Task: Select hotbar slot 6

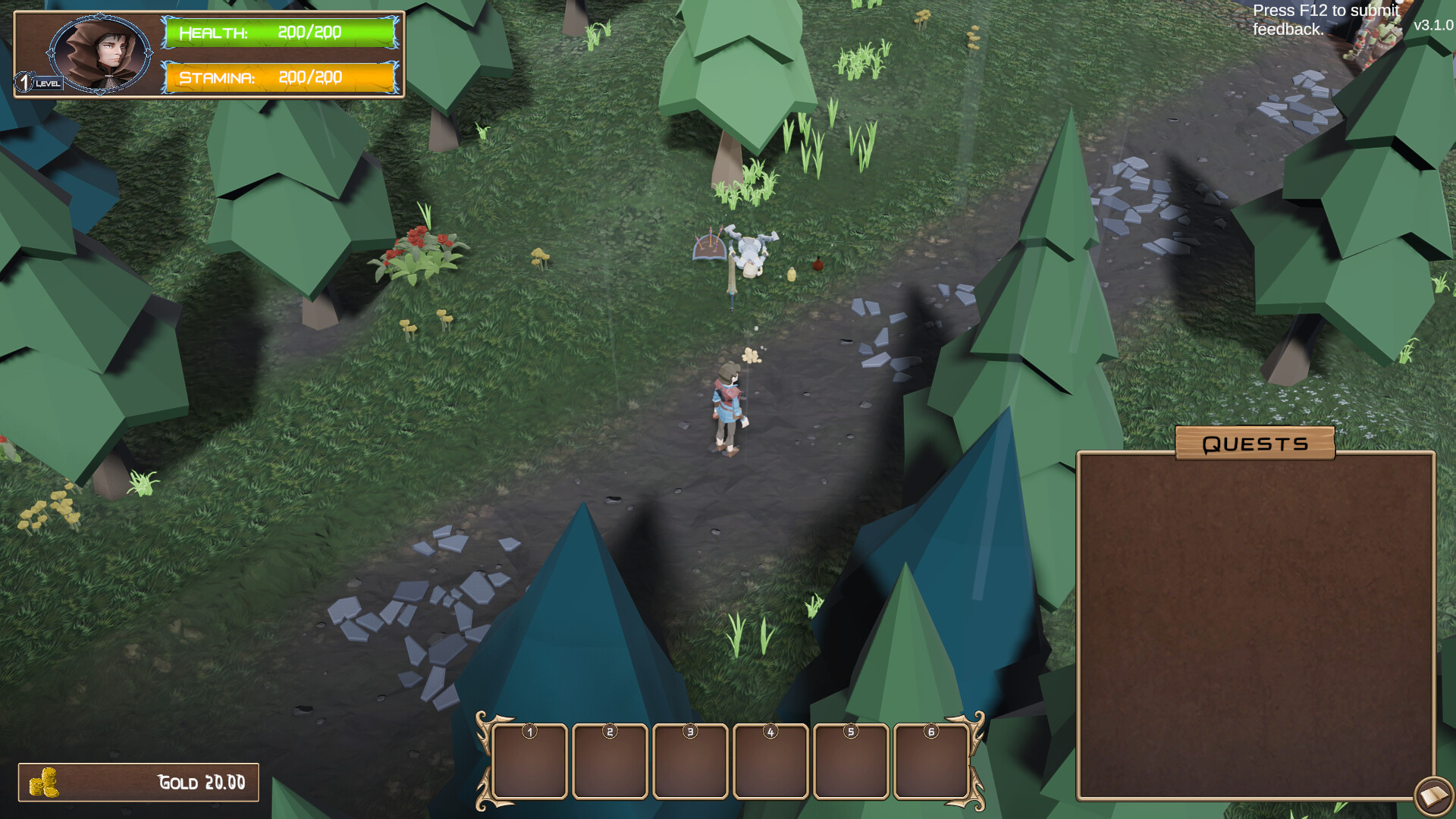Action: coord(931,761)
